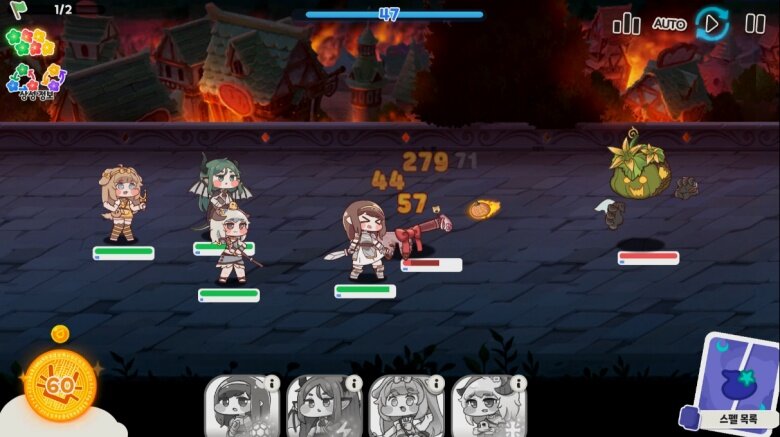Tap the orange 60 energy orb

[x=59, y=385]
